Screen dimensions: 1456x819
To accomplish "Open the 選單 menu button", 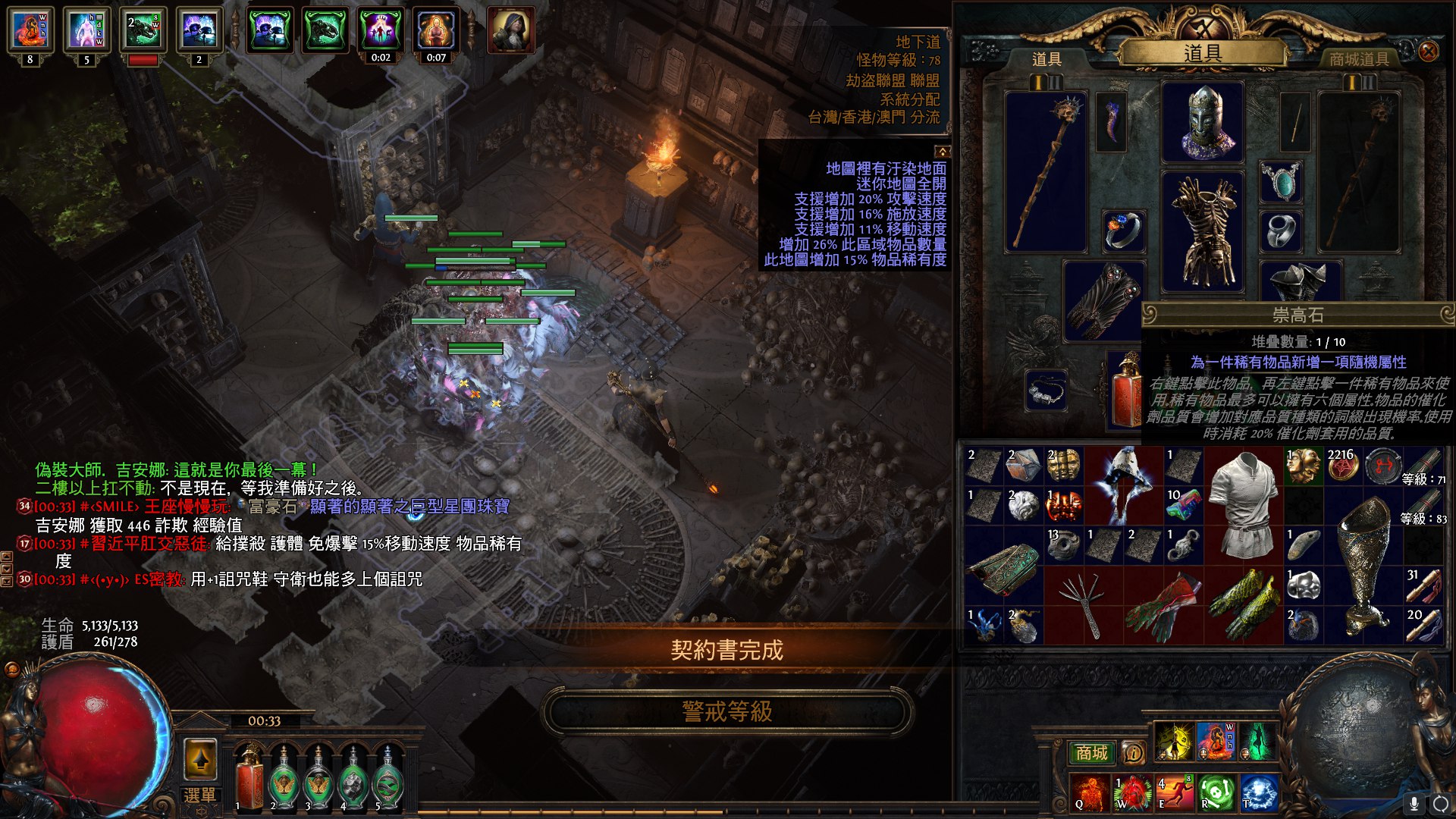I will point(199,795).
